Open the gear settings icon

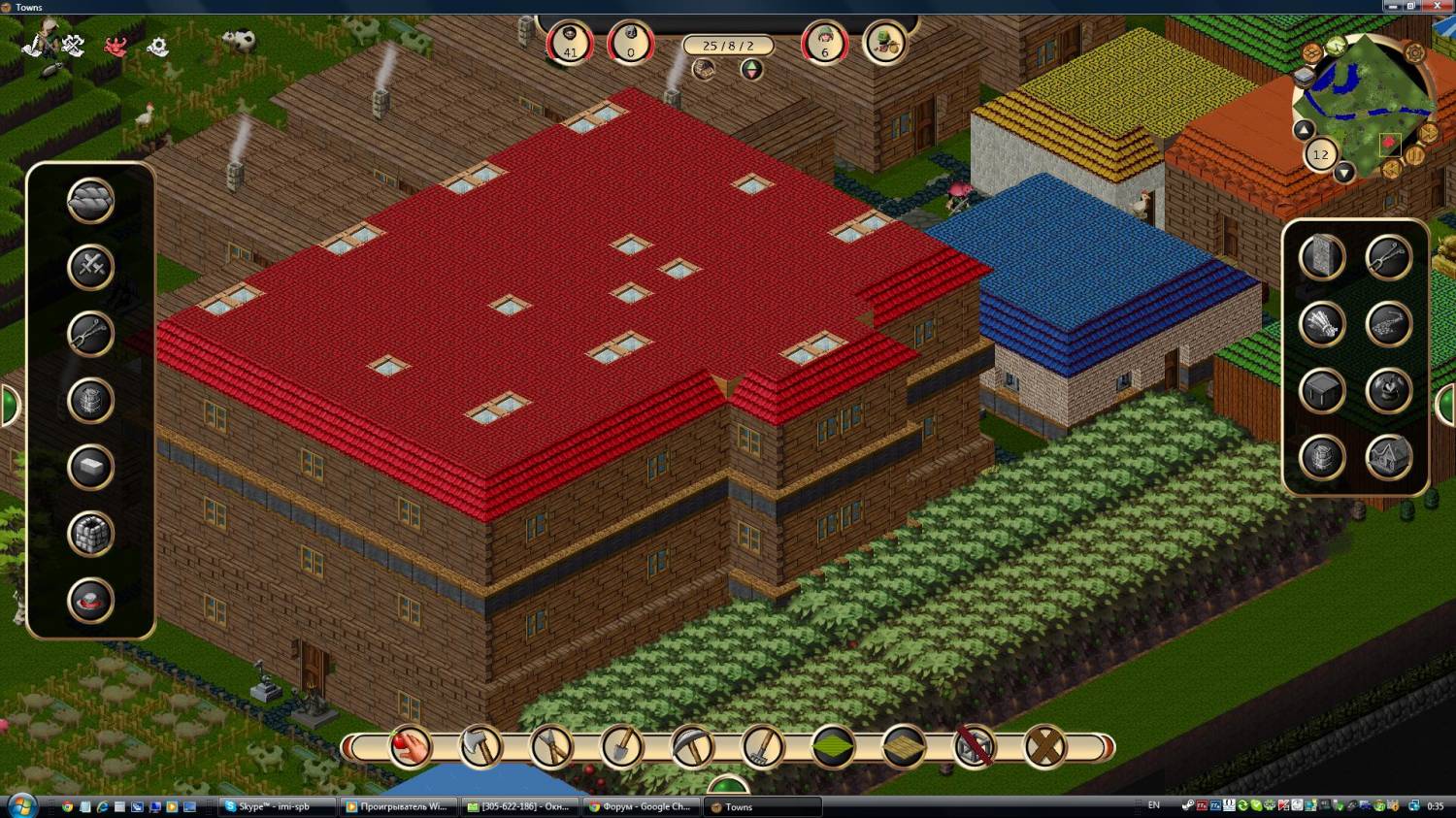157,46
